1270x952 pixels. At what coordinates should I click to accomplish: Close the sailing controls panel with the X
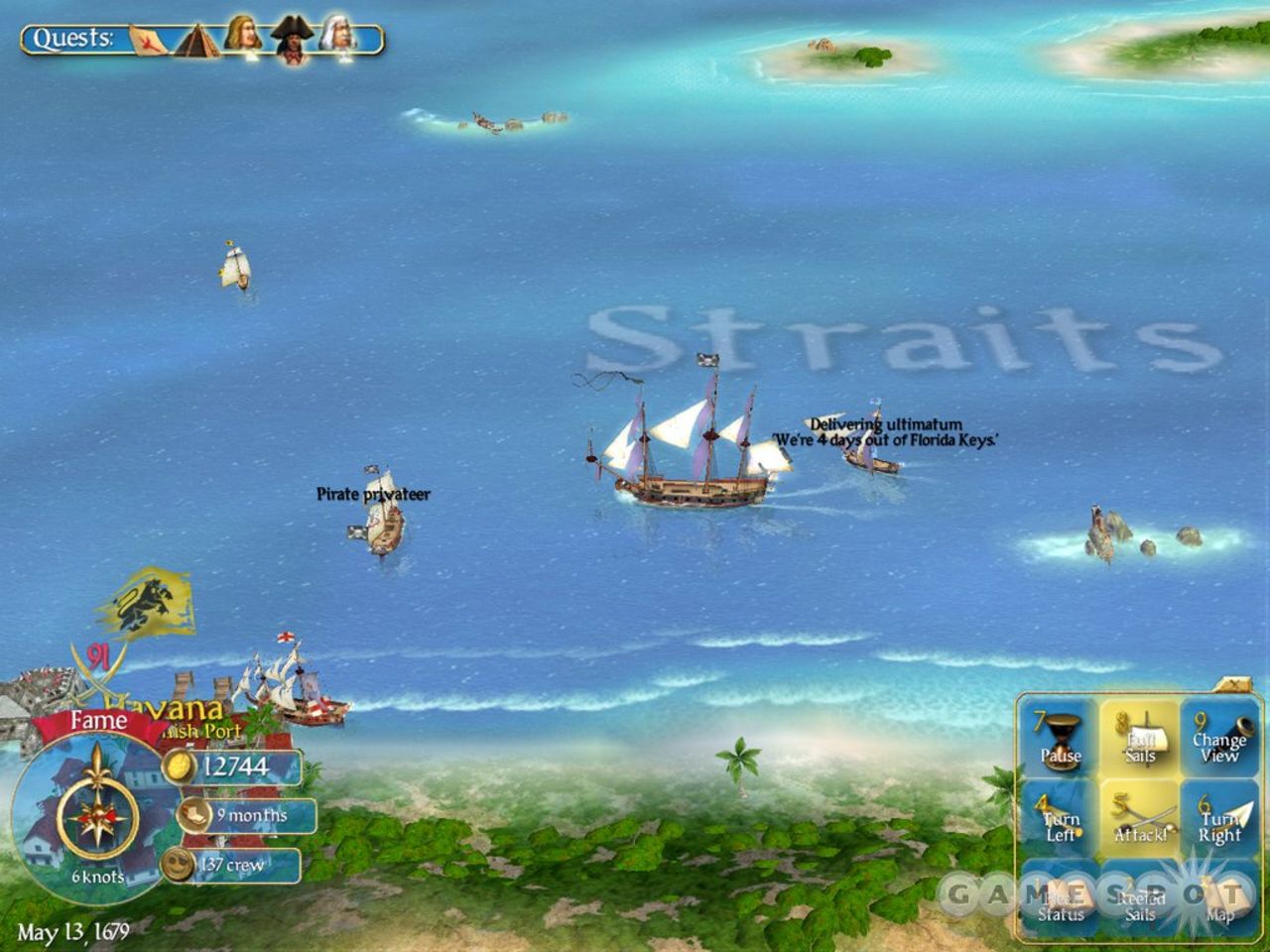1235,684
